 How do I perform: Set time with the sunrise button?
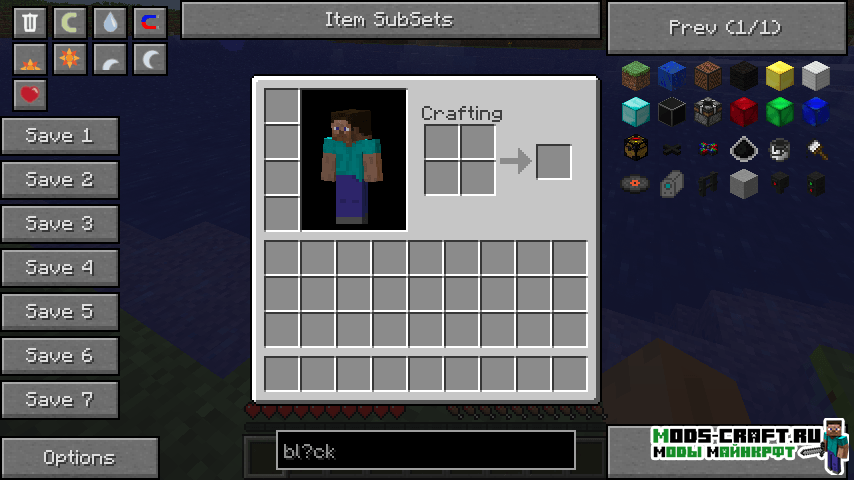point(31,59)
